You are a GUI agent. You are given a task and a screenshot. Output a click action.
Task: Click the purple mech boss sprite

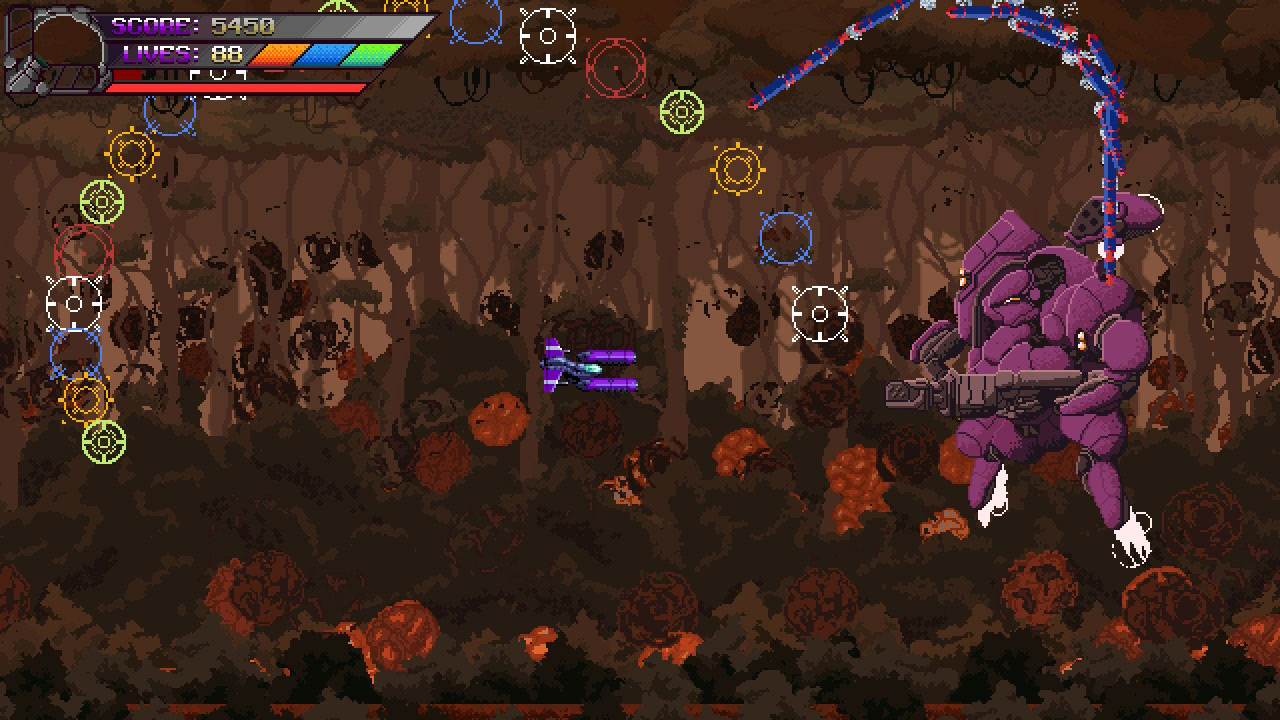(x=1040, y=330)
